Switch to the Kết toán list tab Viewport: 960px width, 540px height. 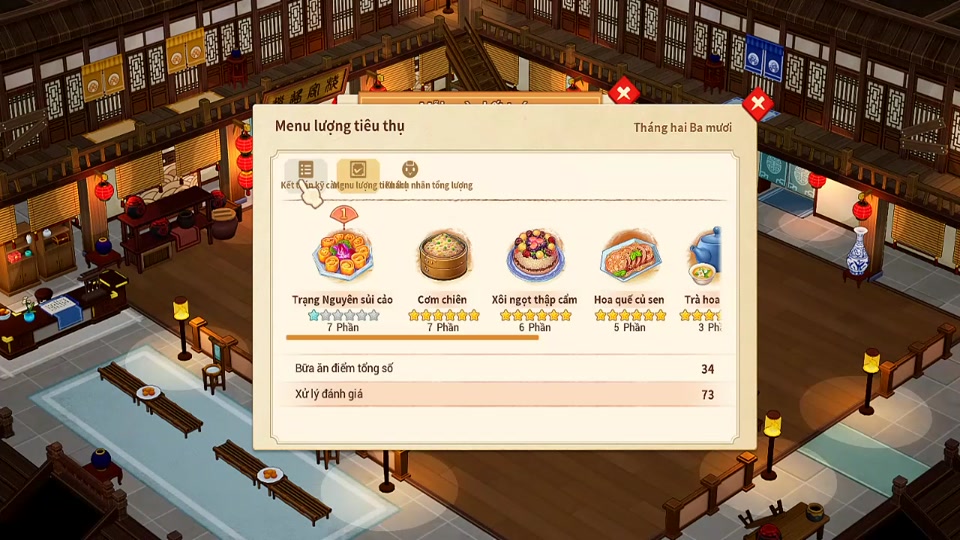point(305,171)
